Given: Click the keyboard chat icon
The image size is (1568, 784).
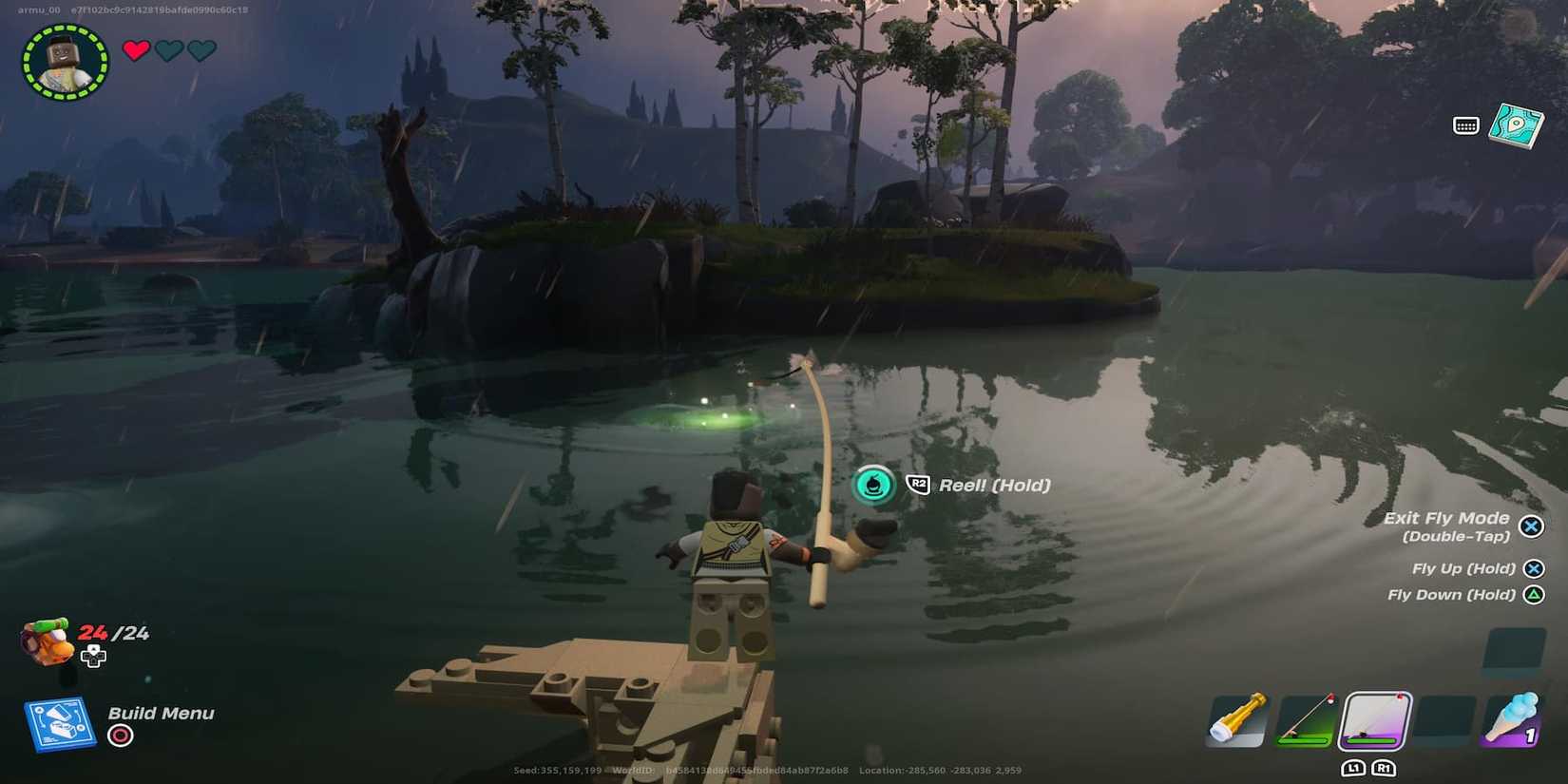Looking at the screenshot, I should 1467,124.
